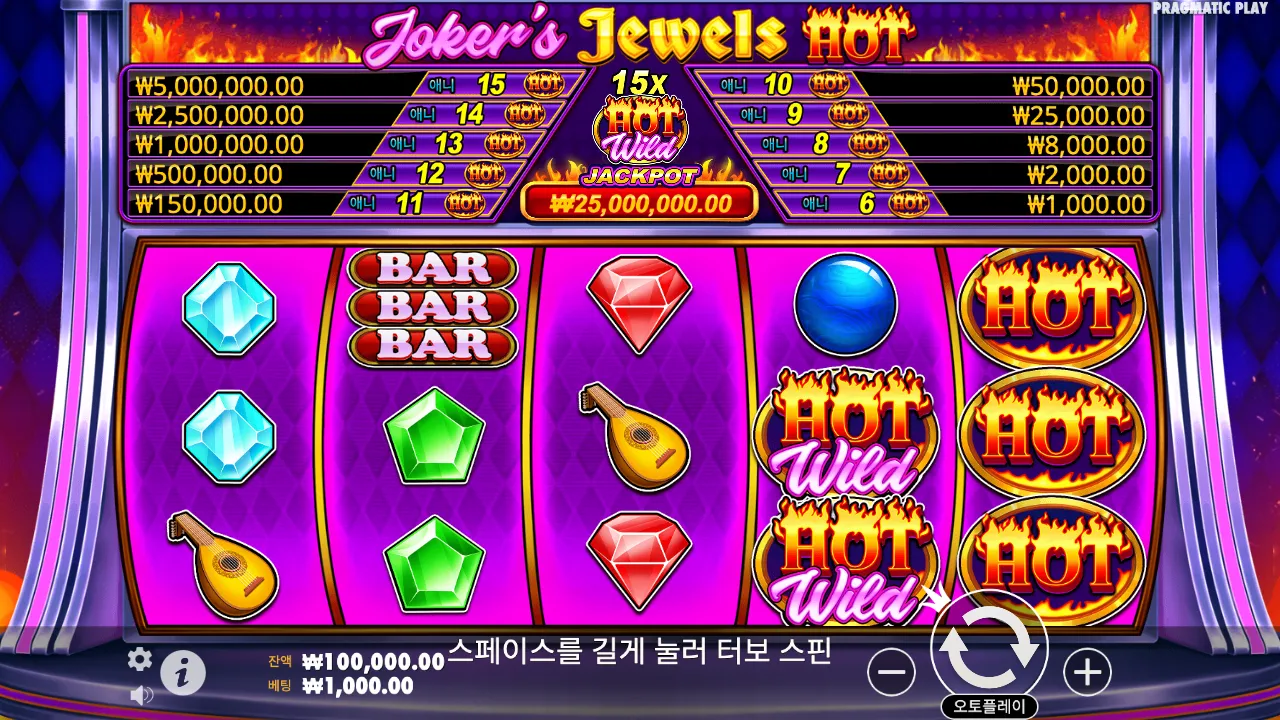Click the red ruby symbol on reel three
Viewport: 1280px width, 720px height.
point(640,300)
